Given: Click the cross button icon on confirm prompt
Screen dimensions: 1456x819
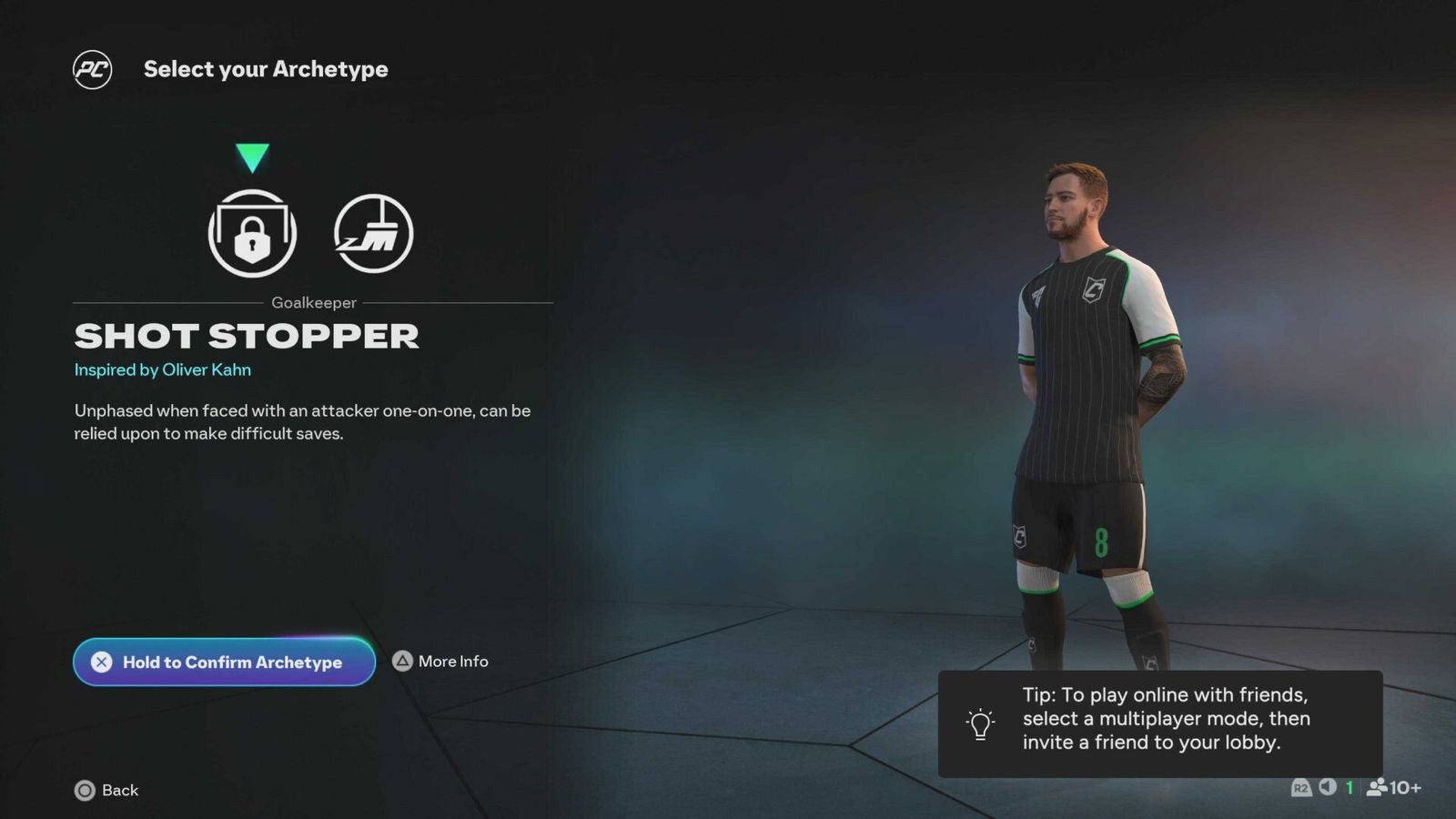Looking at the screenshot, I should (103, 662).
